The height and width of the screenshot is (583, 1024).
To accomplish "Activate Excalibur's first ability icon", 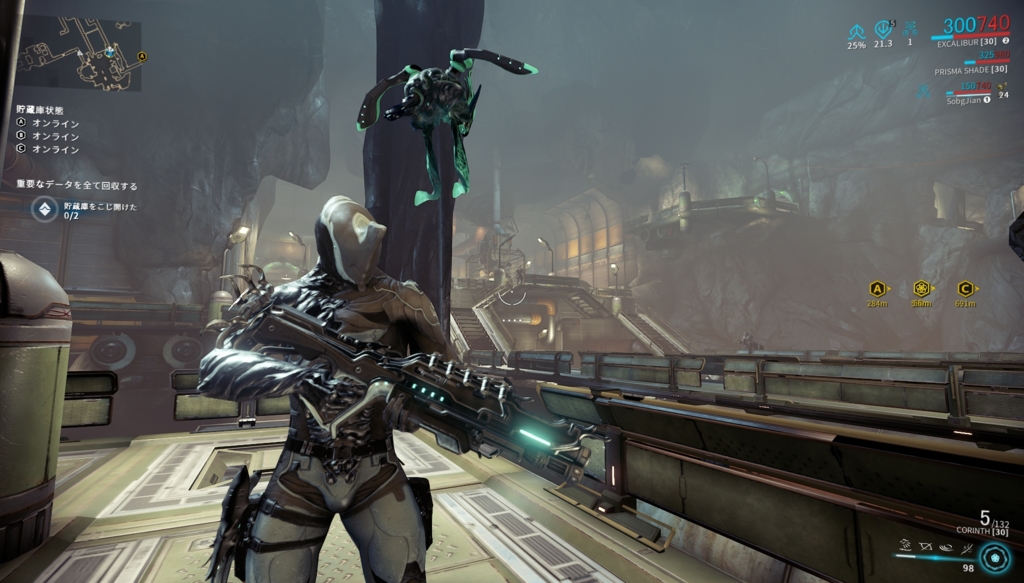I will pos(905,546).
